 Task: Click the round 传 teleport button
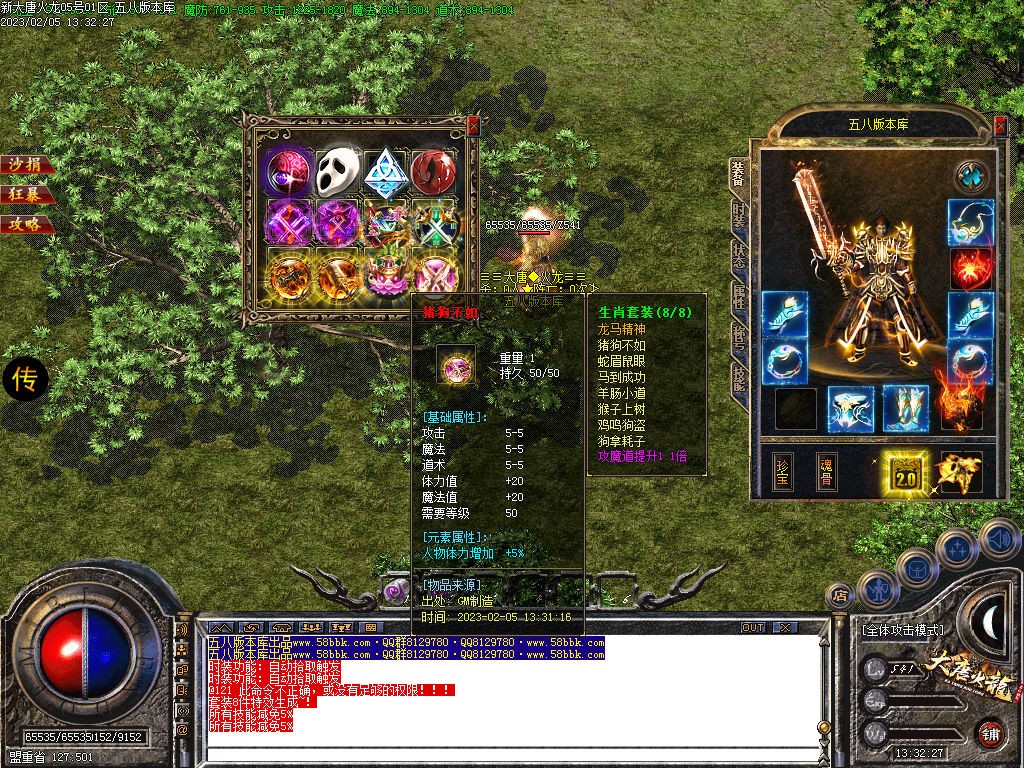point(25,380)
